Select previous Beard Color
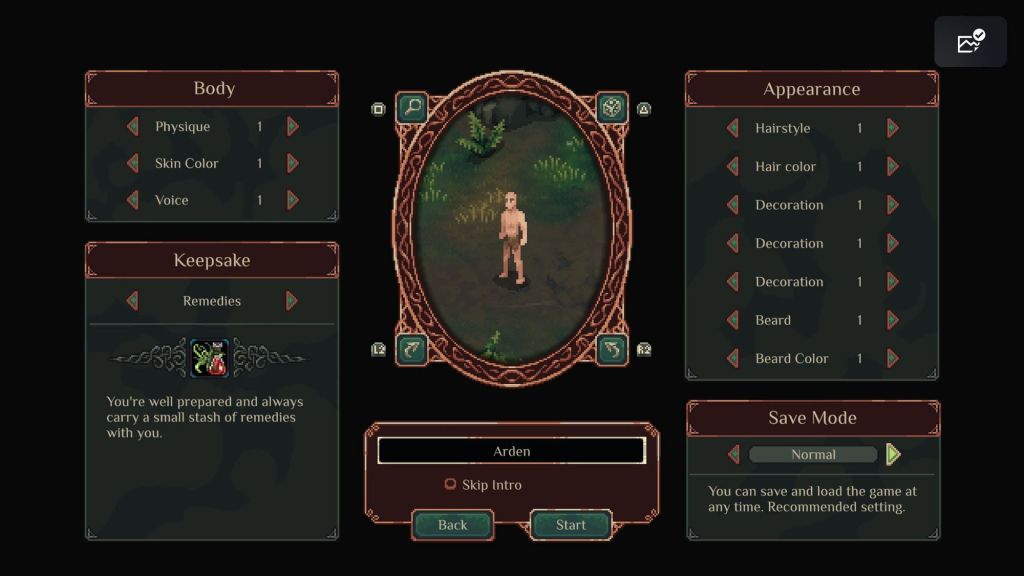This screenshot has width=1024, height=576. click(x=732, y=358)
